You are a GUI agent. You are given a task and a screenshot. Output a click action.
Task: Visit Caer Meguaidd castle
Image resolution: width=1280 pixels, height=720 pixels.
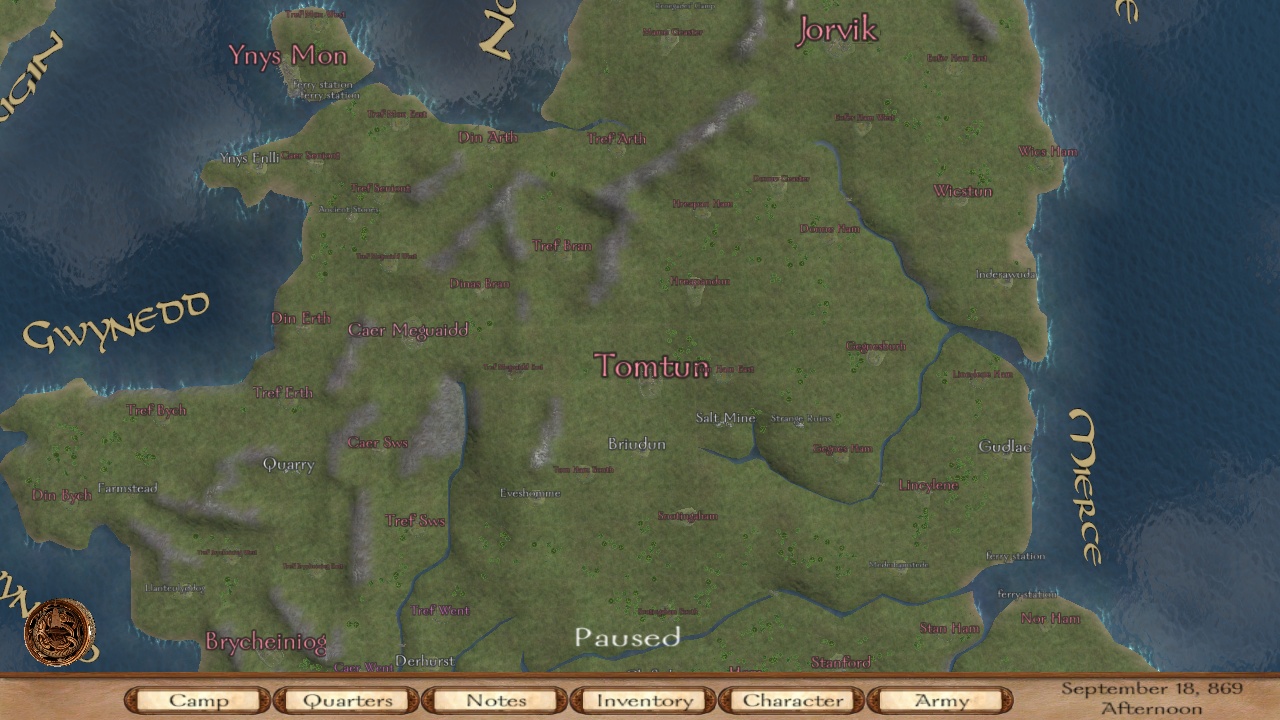click(x=409, y=330)
